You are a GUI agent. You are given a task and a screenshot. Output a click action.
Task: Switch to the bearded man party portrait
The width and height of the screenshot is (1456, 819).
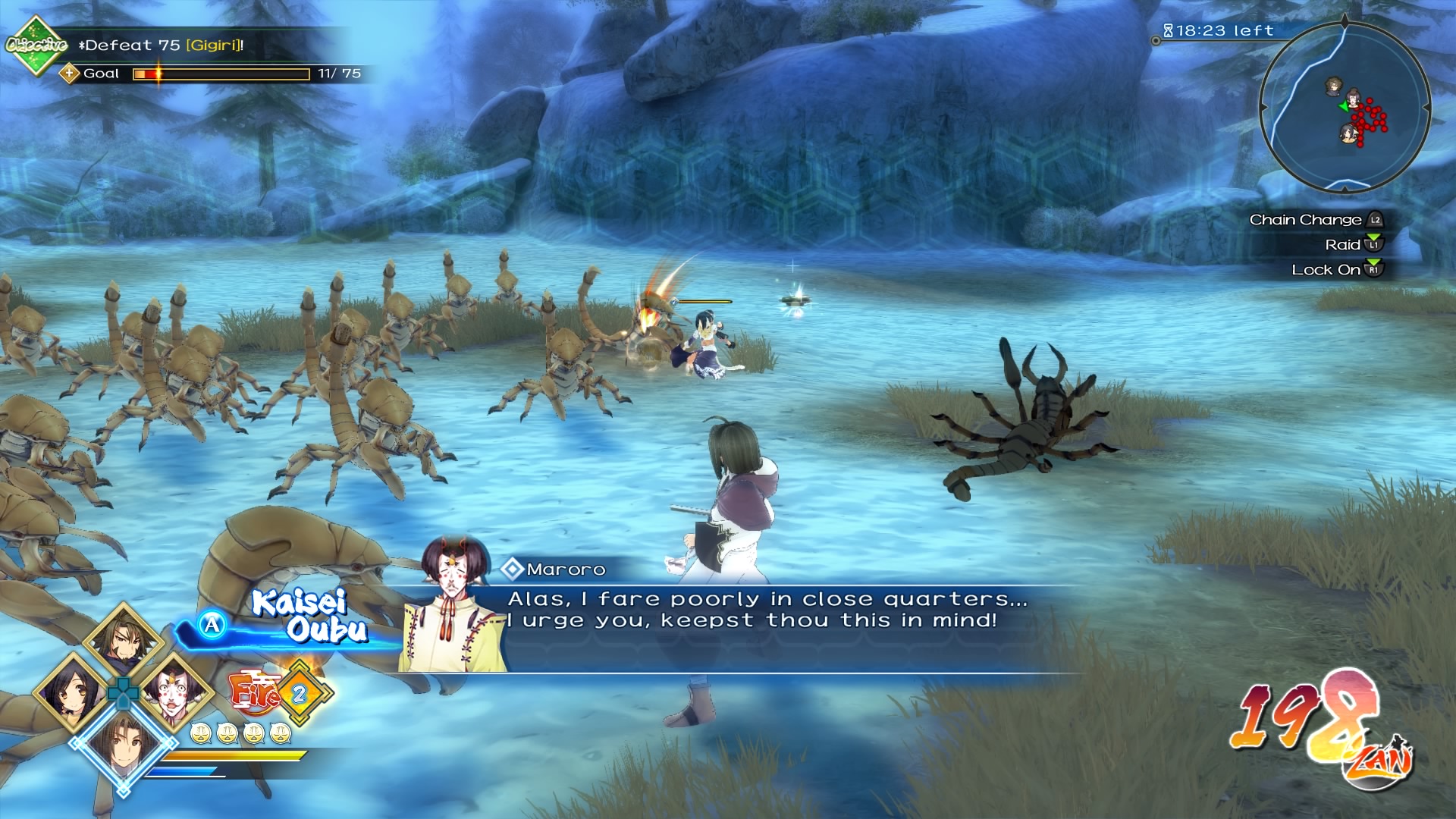(123, 639)
